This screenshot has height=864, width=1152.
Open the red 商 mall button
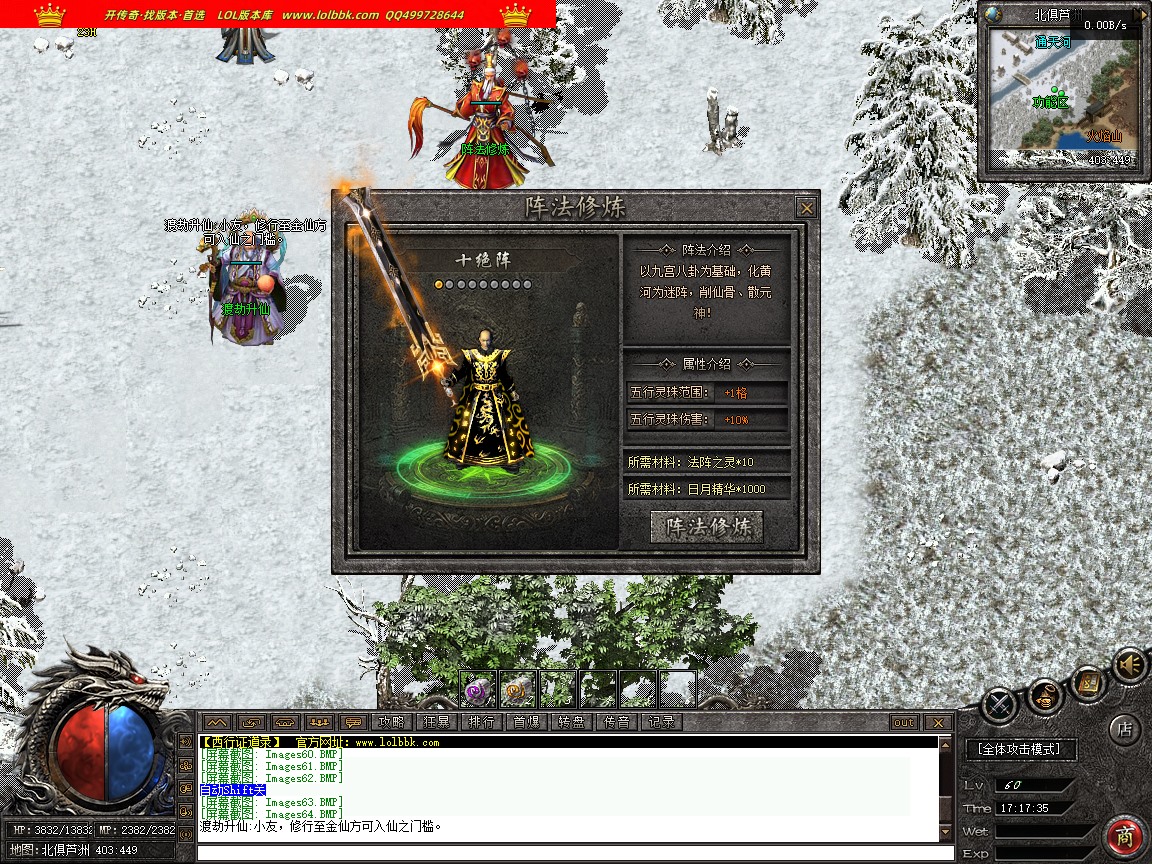click(1126, 836)
